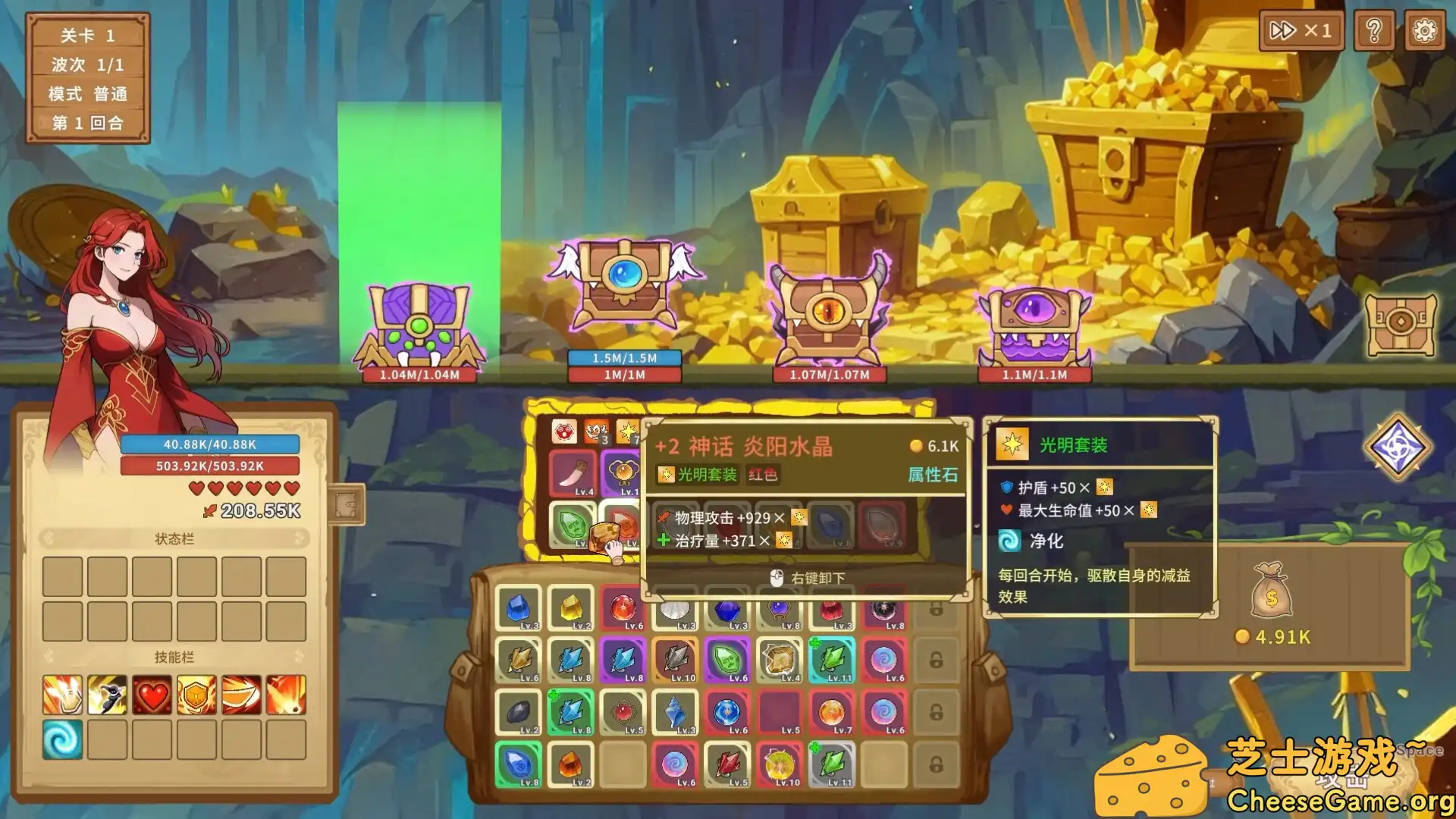Click the ×1 speed multiplier button
Screen dimensions: 1456x819
click(x=1301, y=31)
